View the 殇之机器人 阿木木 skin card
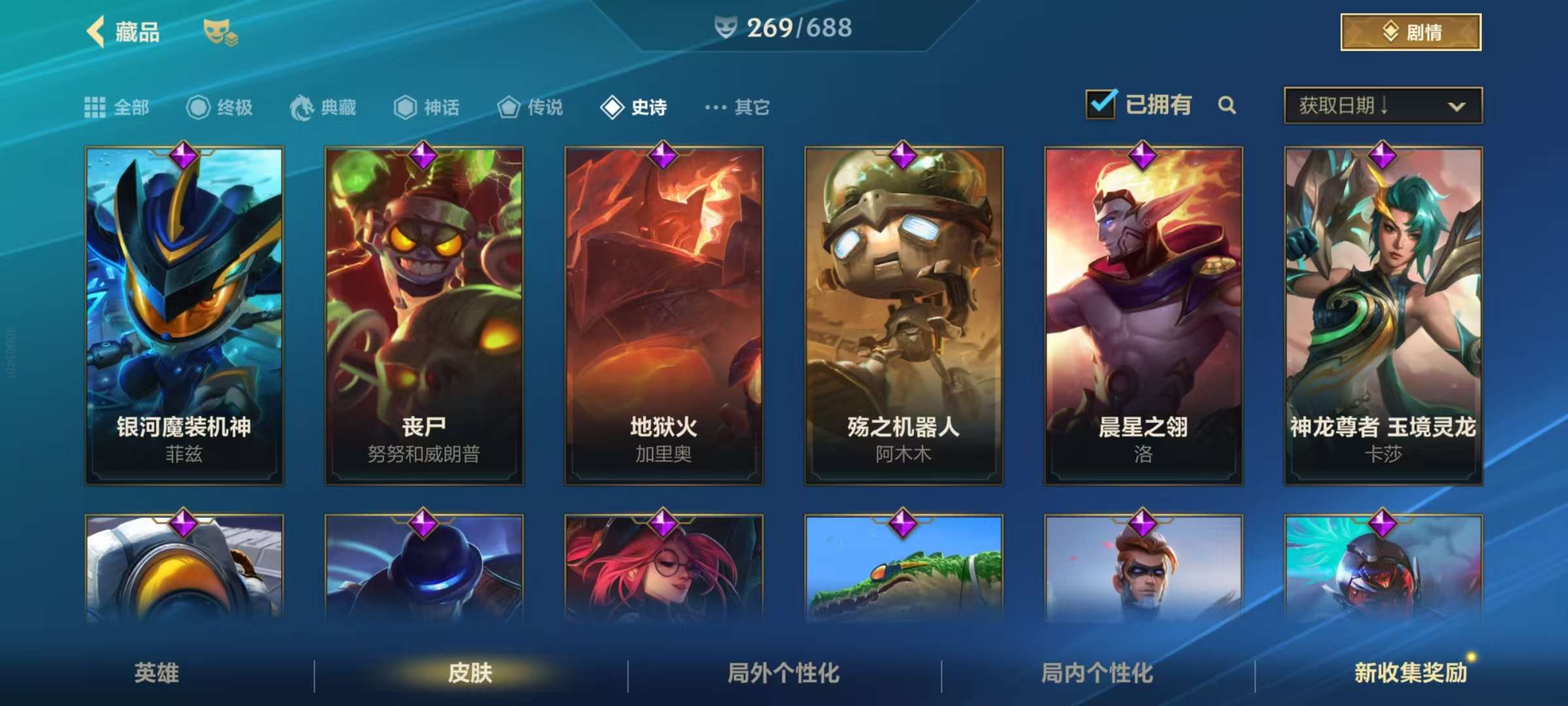The width and height of the screenshot is (1568, 706). coord(904,315)
